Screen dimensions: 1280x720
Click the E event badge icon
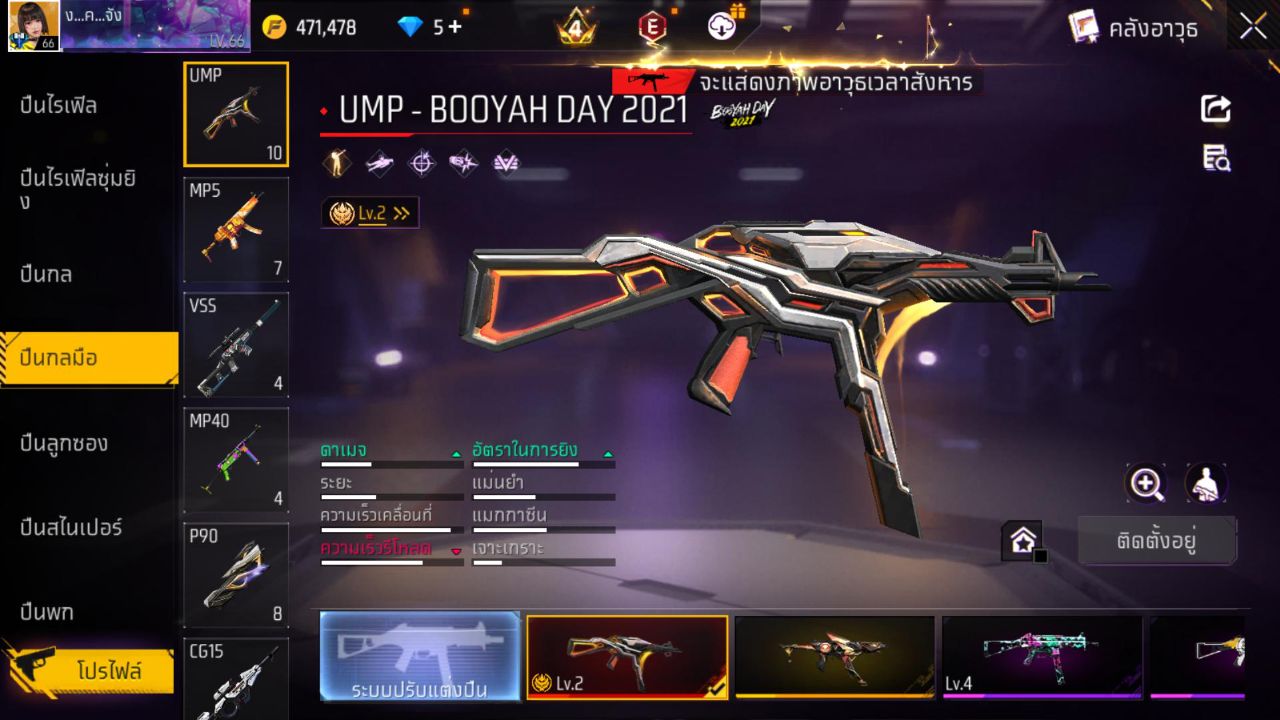click(652, 26)
